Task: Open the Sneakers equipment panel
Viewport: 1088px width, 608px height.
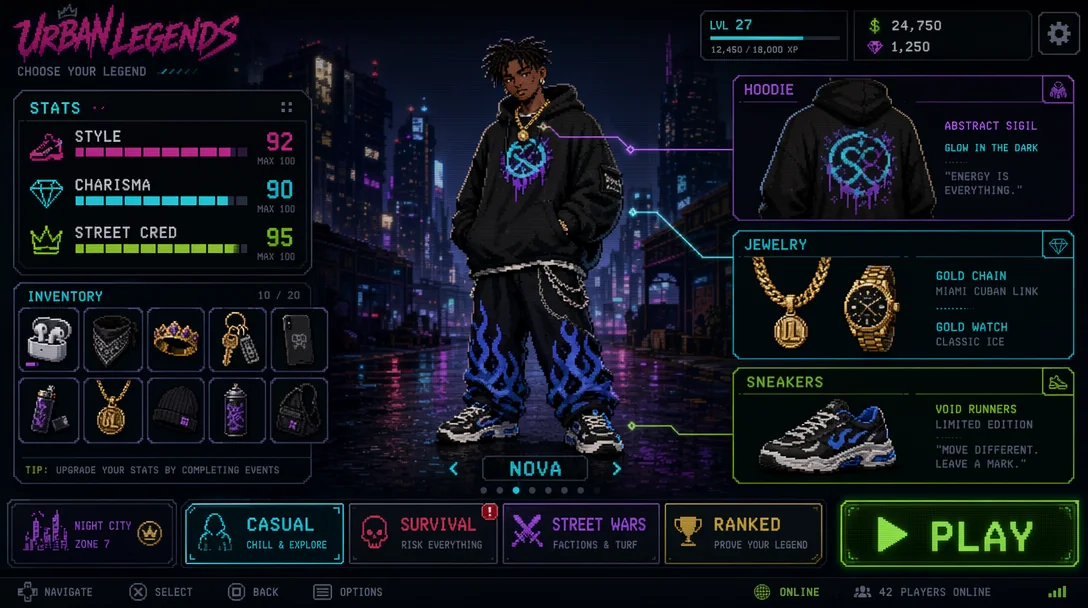Action: click(903, 426)
